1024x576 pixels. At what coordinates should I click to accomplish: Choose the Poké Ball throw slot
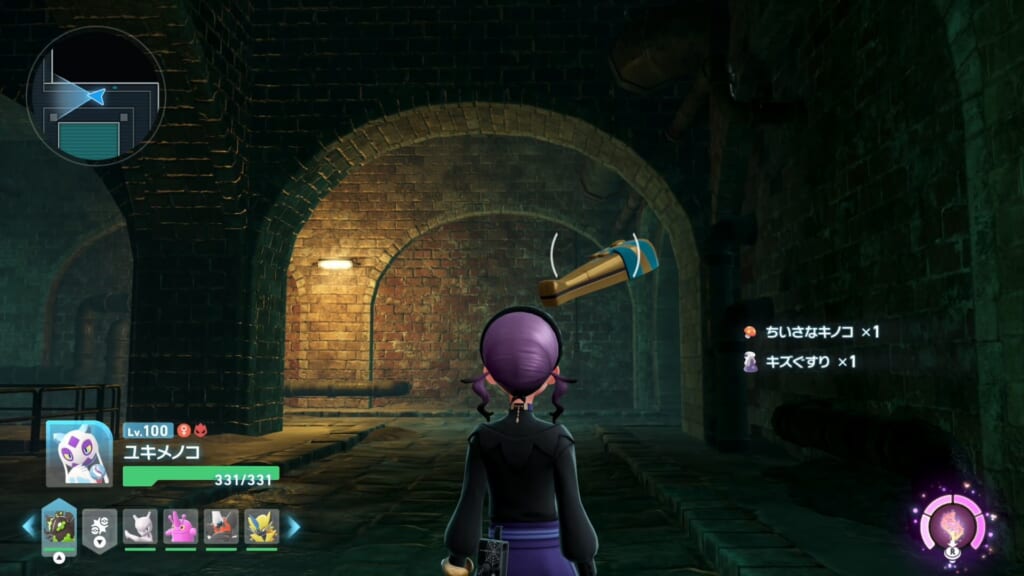[x=100, y=527]
